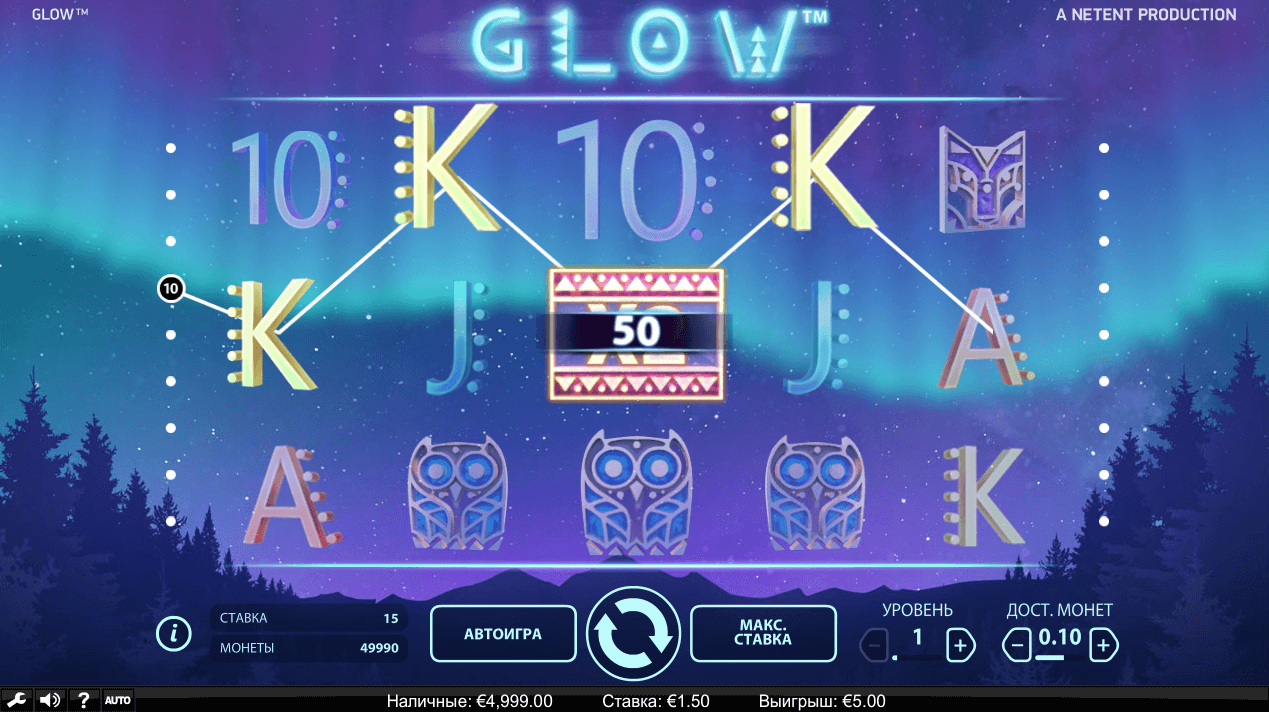
Task: Raise the coin value with plus
Action: coord(1103,645)
